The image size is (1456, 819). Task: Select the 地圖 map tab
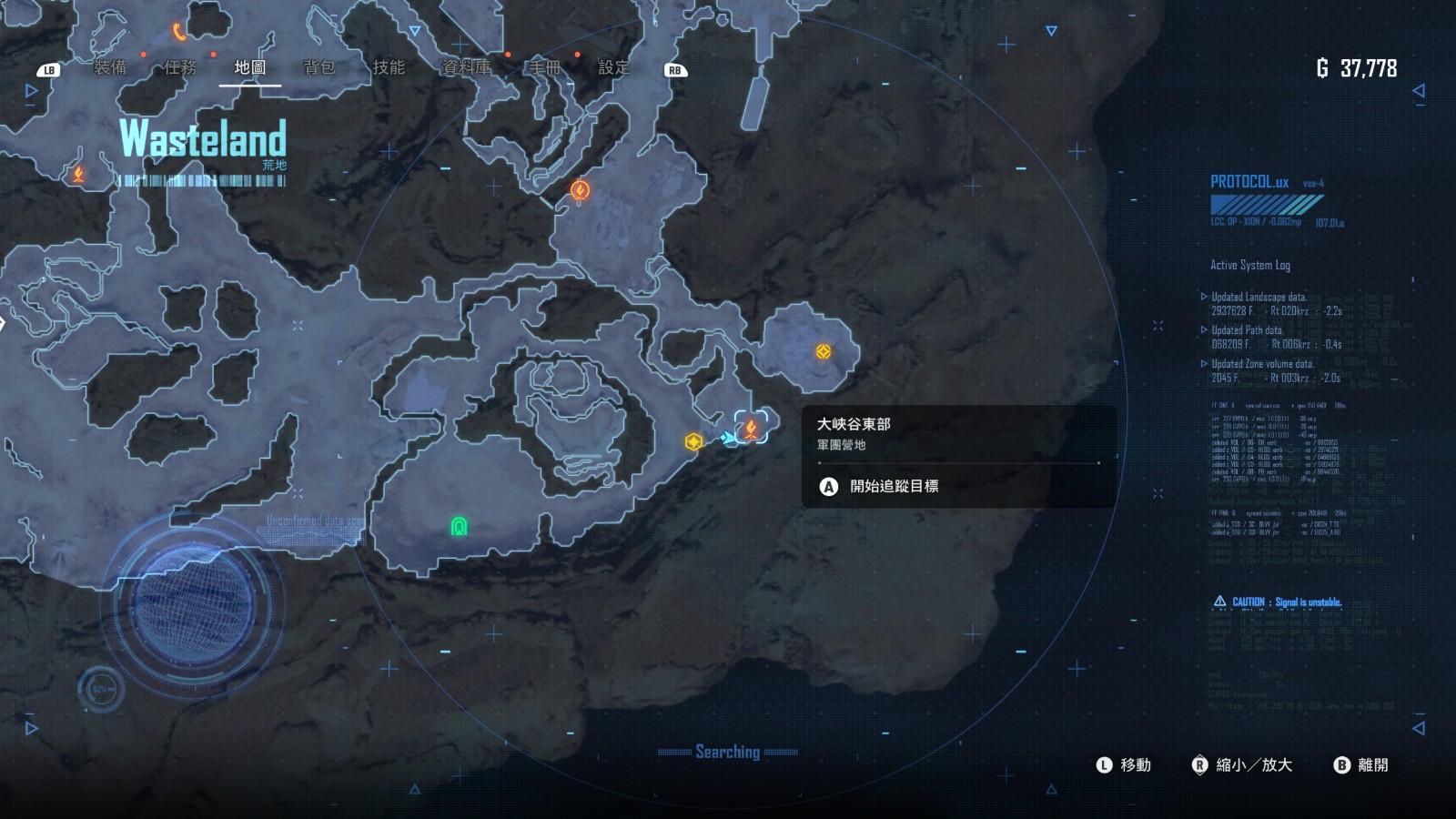(250, 67)
